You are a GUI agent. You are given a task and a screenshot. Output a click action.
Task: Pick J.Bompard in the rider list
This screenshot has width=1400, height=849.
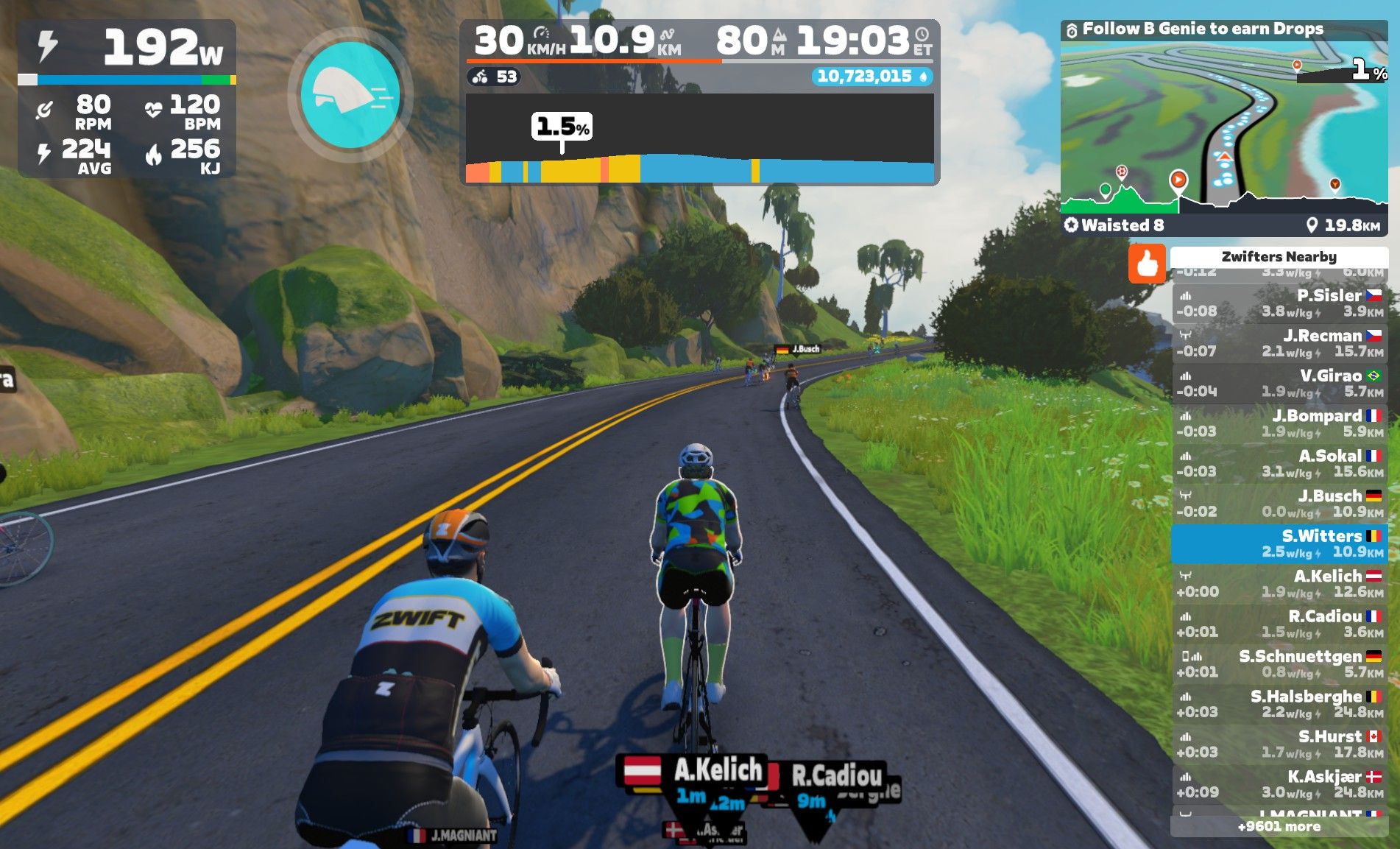point(1279,423)
